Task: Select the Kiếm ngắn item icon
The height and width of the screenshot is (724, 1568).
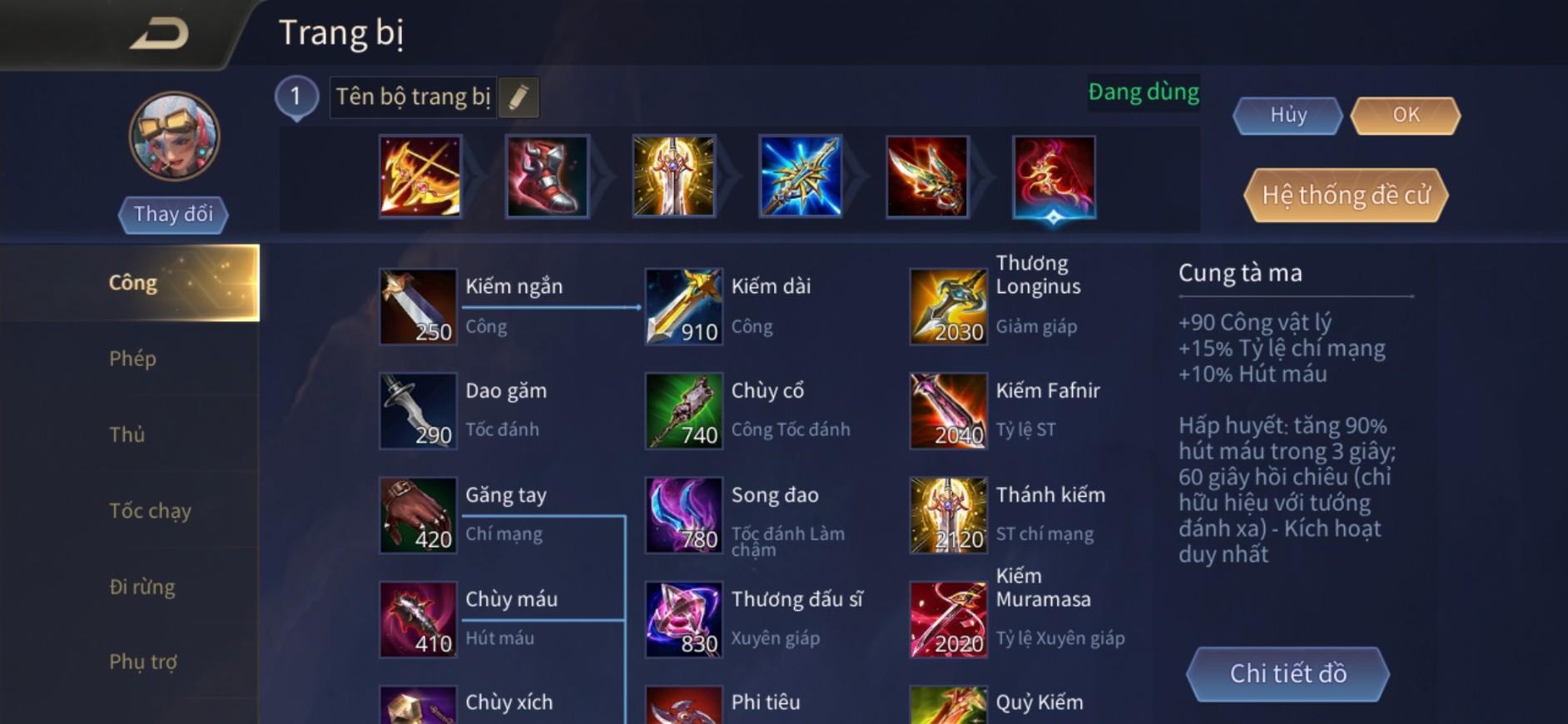Action: [x=417, y=306]
